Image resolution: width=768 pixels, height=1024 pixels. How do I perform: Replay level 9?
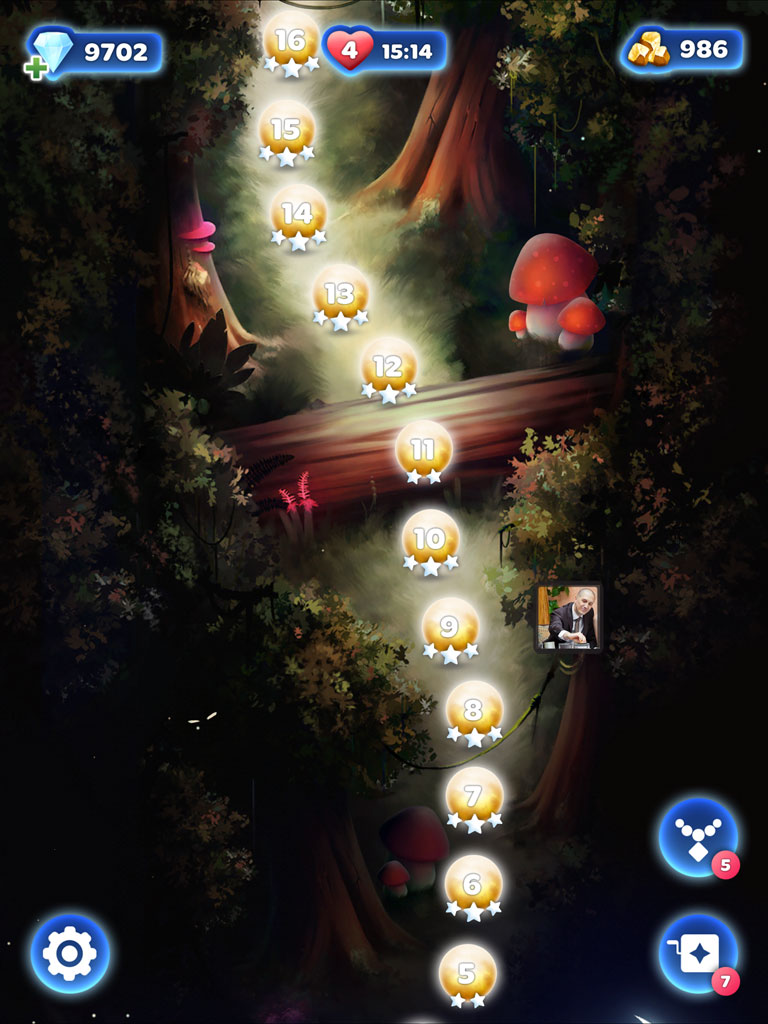(450, 628)
